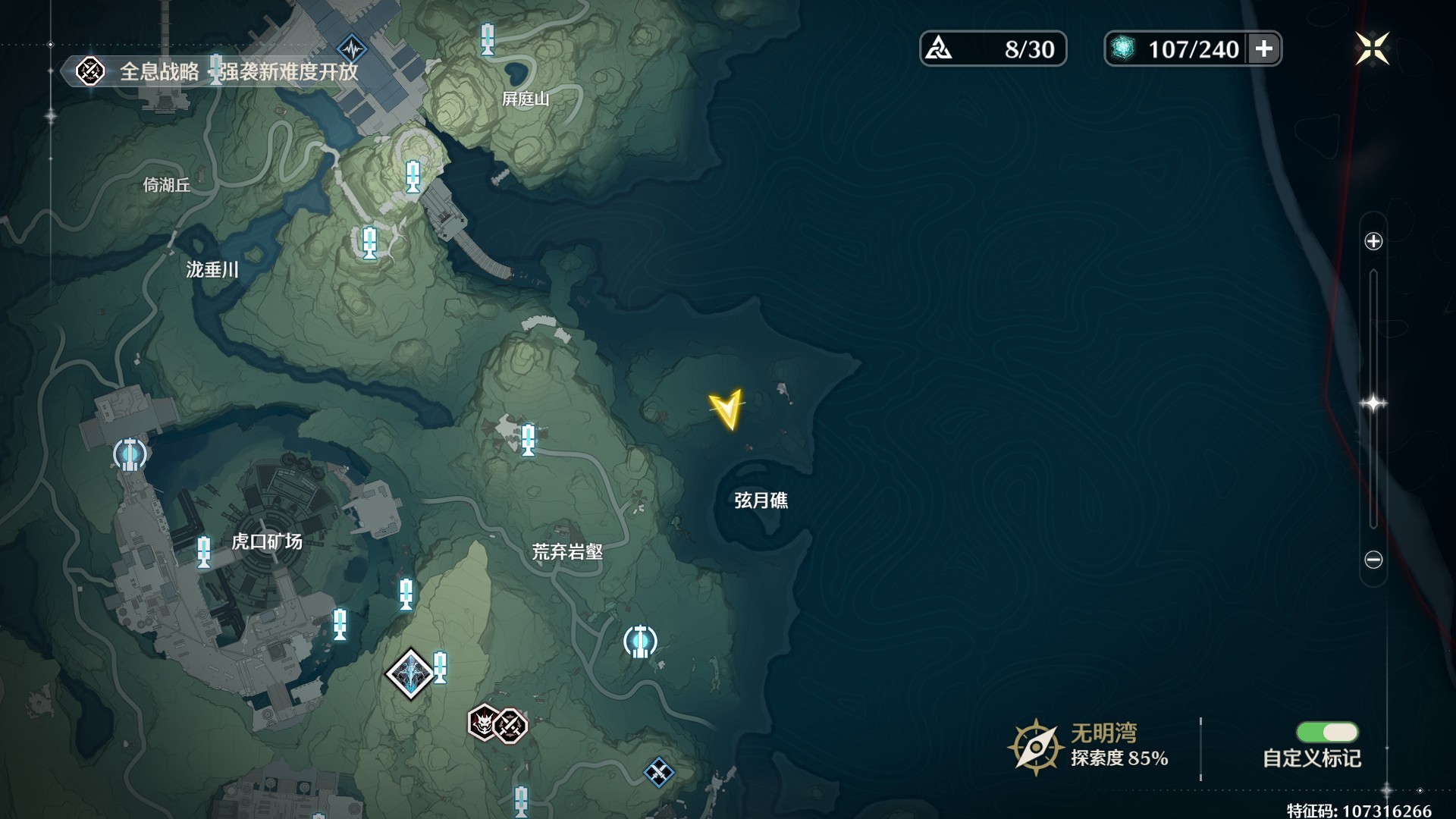Click the plus button next to 107/240
The image size is (1456, 819).
[1265, 49]
